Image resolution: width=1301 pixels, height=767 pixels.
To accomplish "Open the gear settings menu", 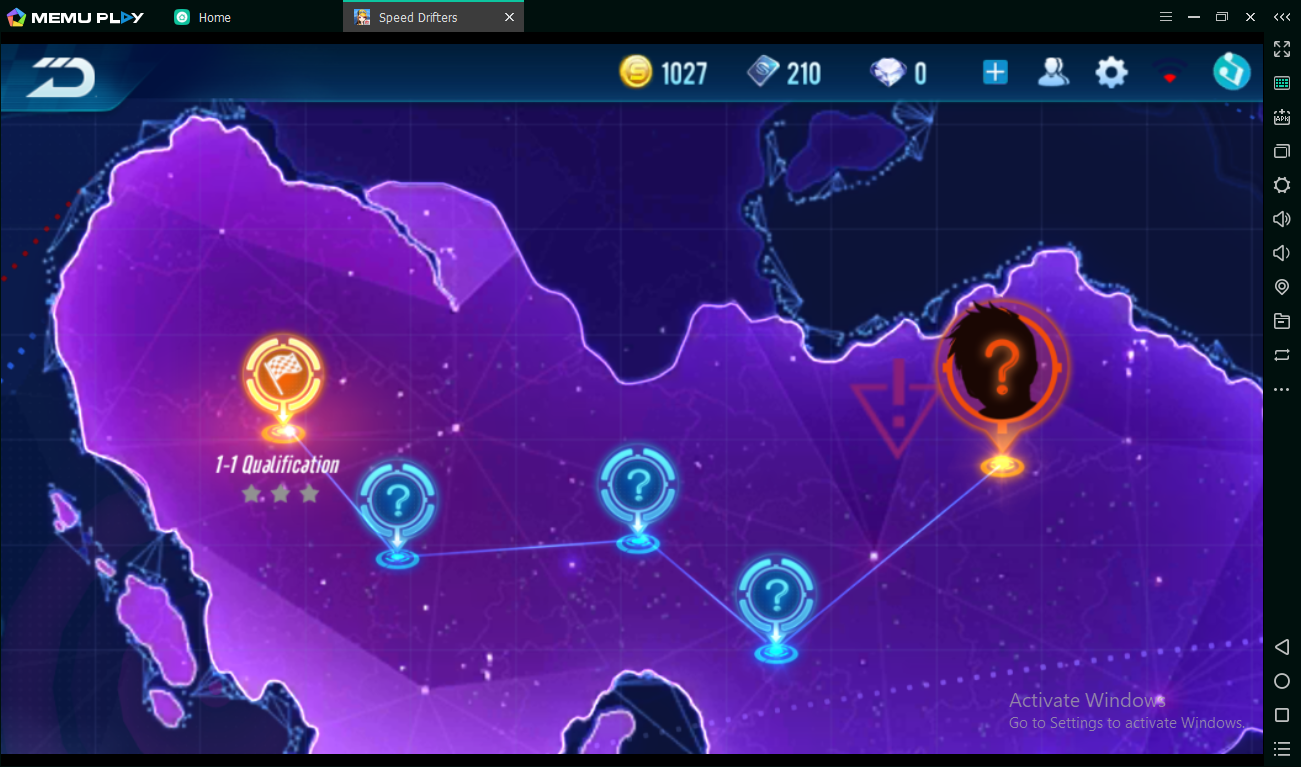I will pyautogui.click(x=1111, y=72).
